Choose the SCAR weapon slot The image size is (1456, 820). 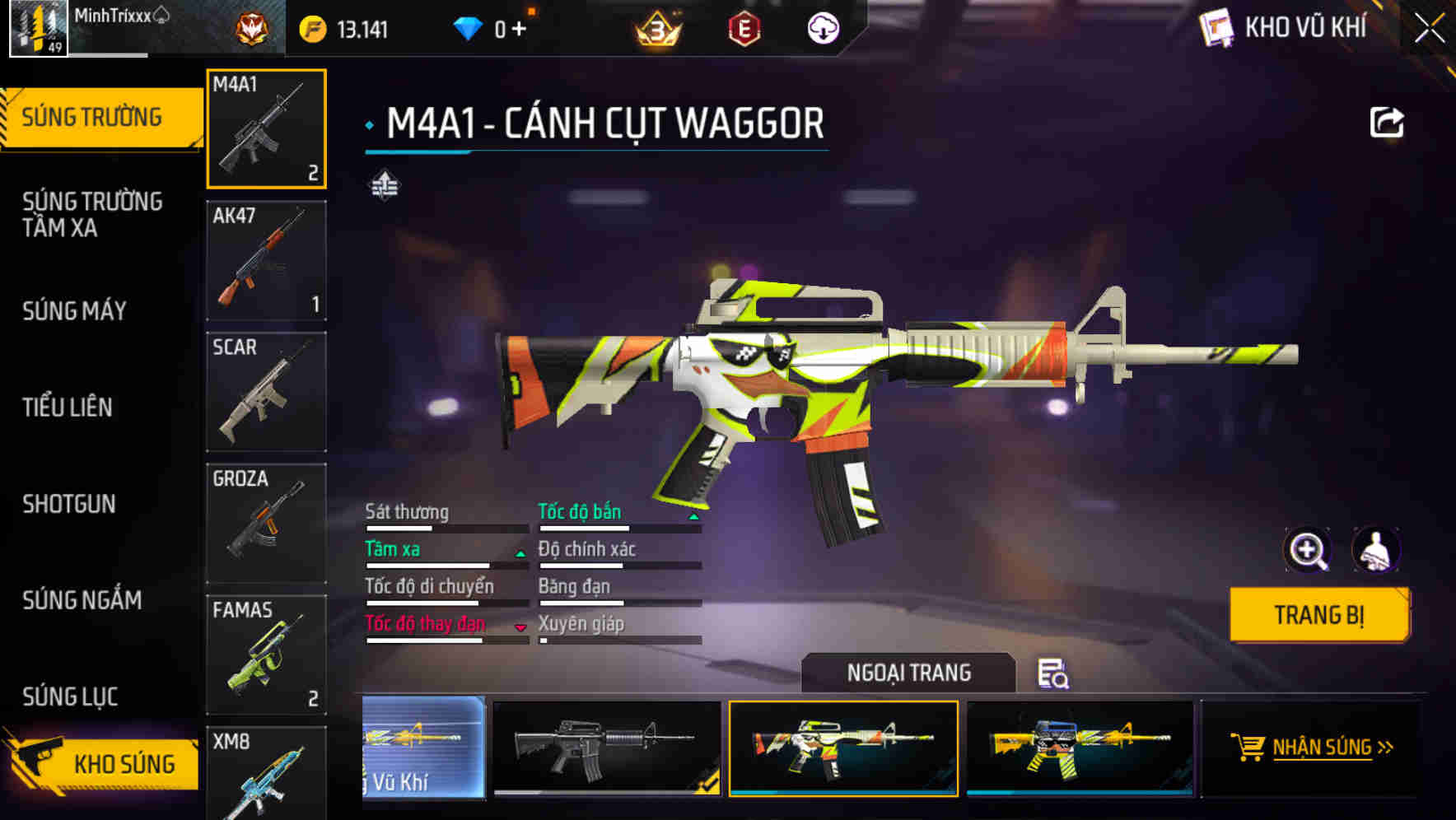coord(266,392)
